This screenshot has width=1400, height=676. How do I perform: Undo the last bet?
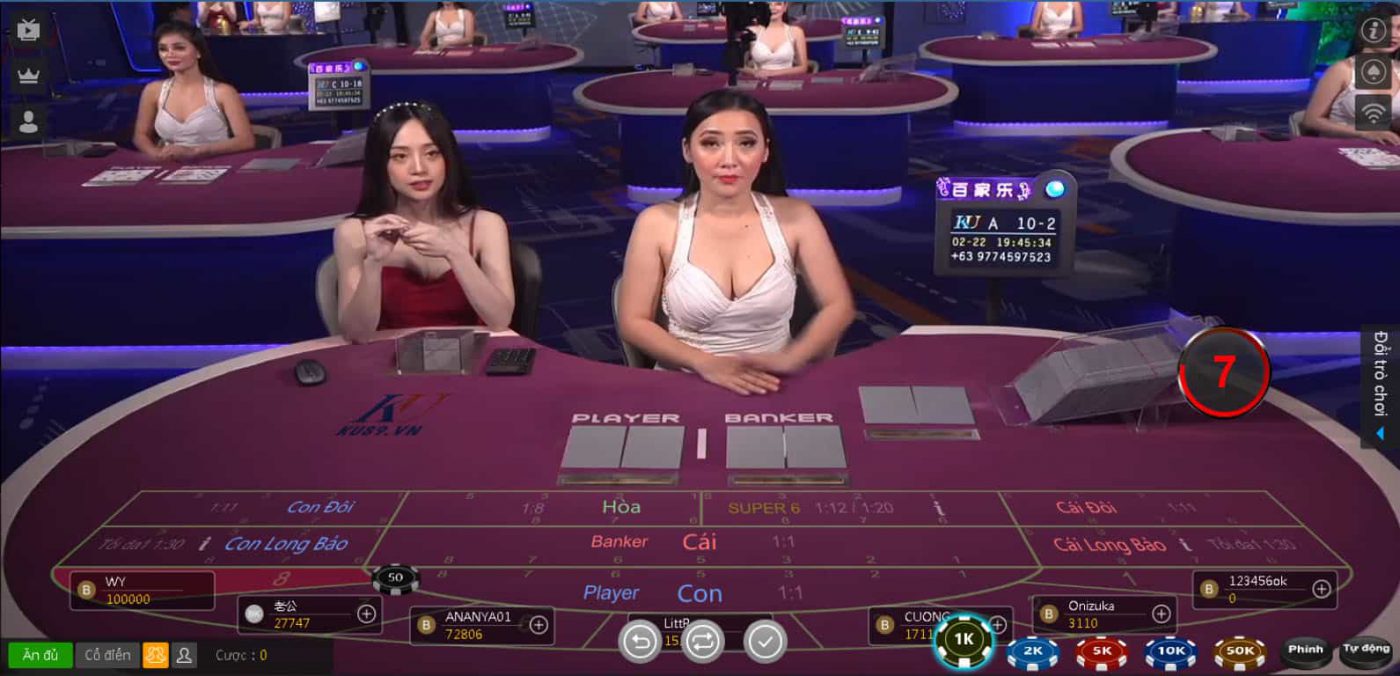coord(640,641)
